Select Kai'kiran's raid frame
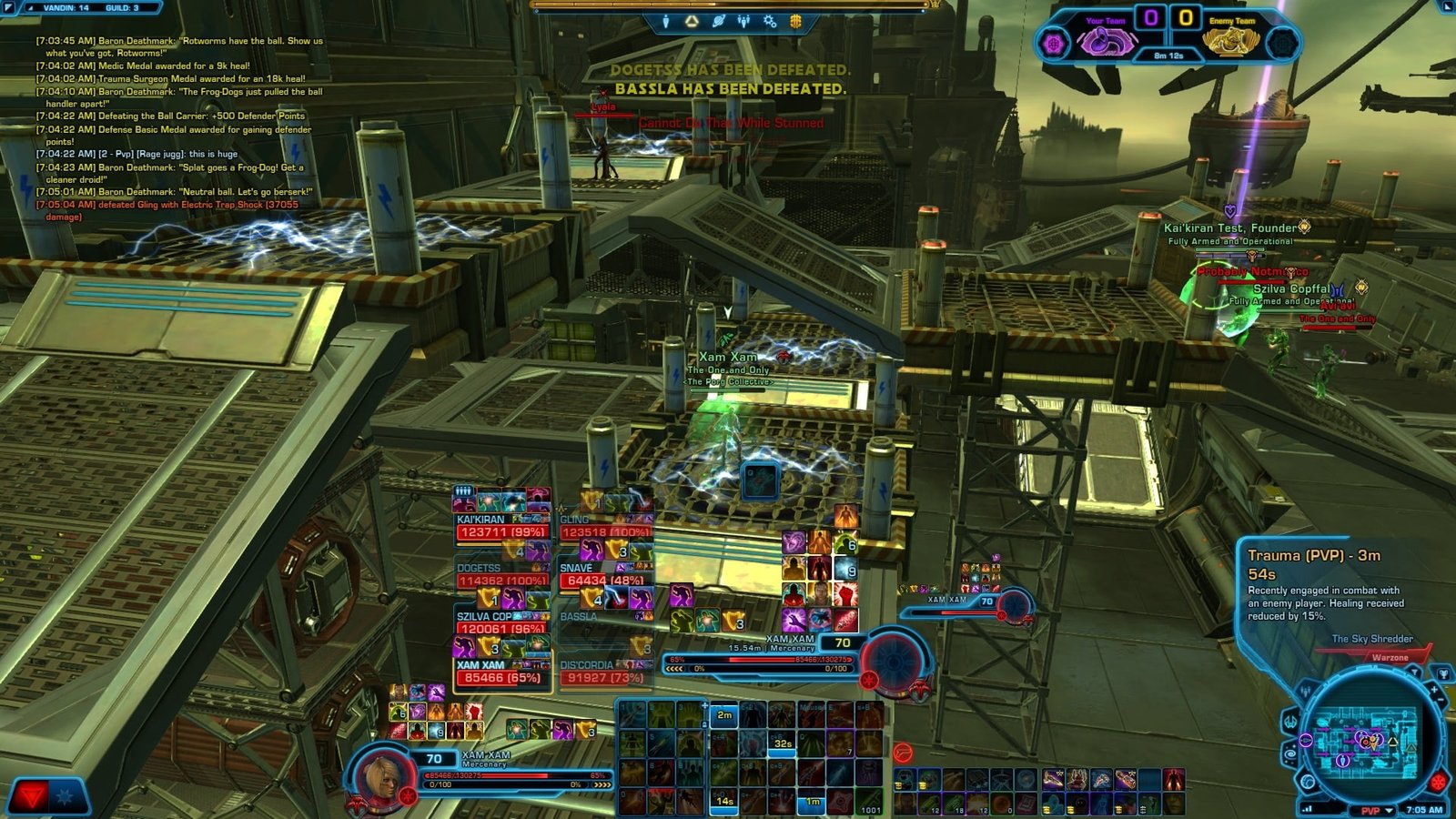 pyautogui.click(x=501, y=527)
